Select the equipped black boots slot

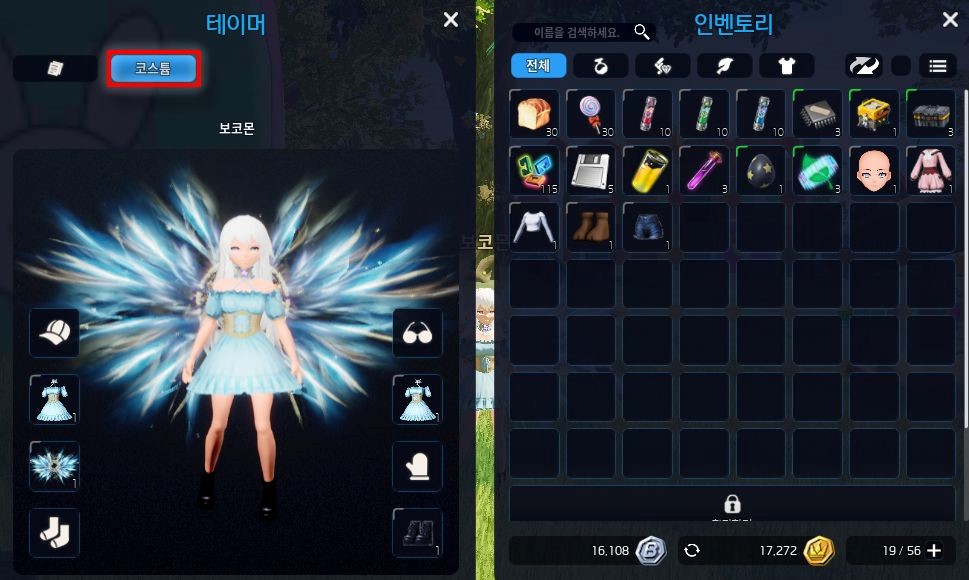pos(417,532)
